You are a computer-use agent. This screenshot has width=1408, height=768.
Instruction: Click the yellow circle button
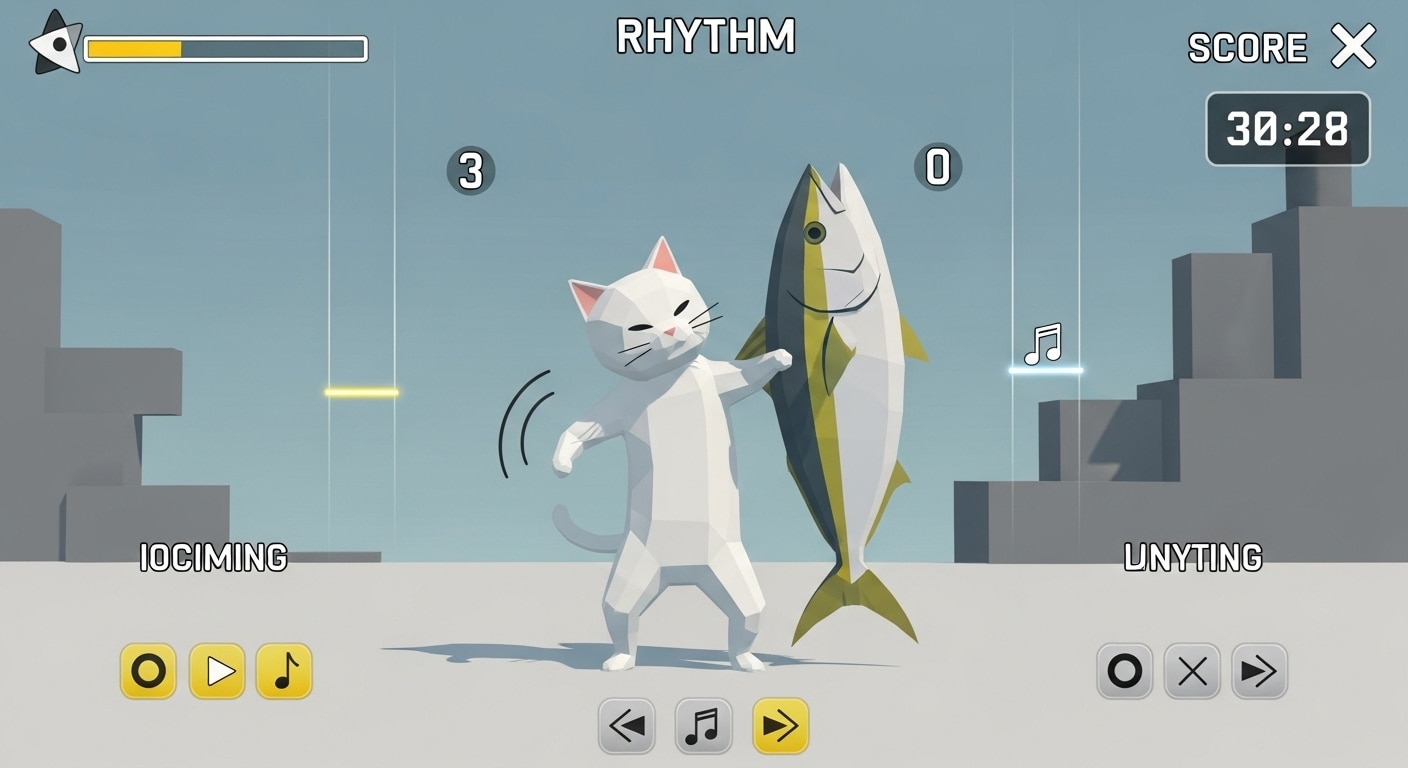(x=148, y=671)
